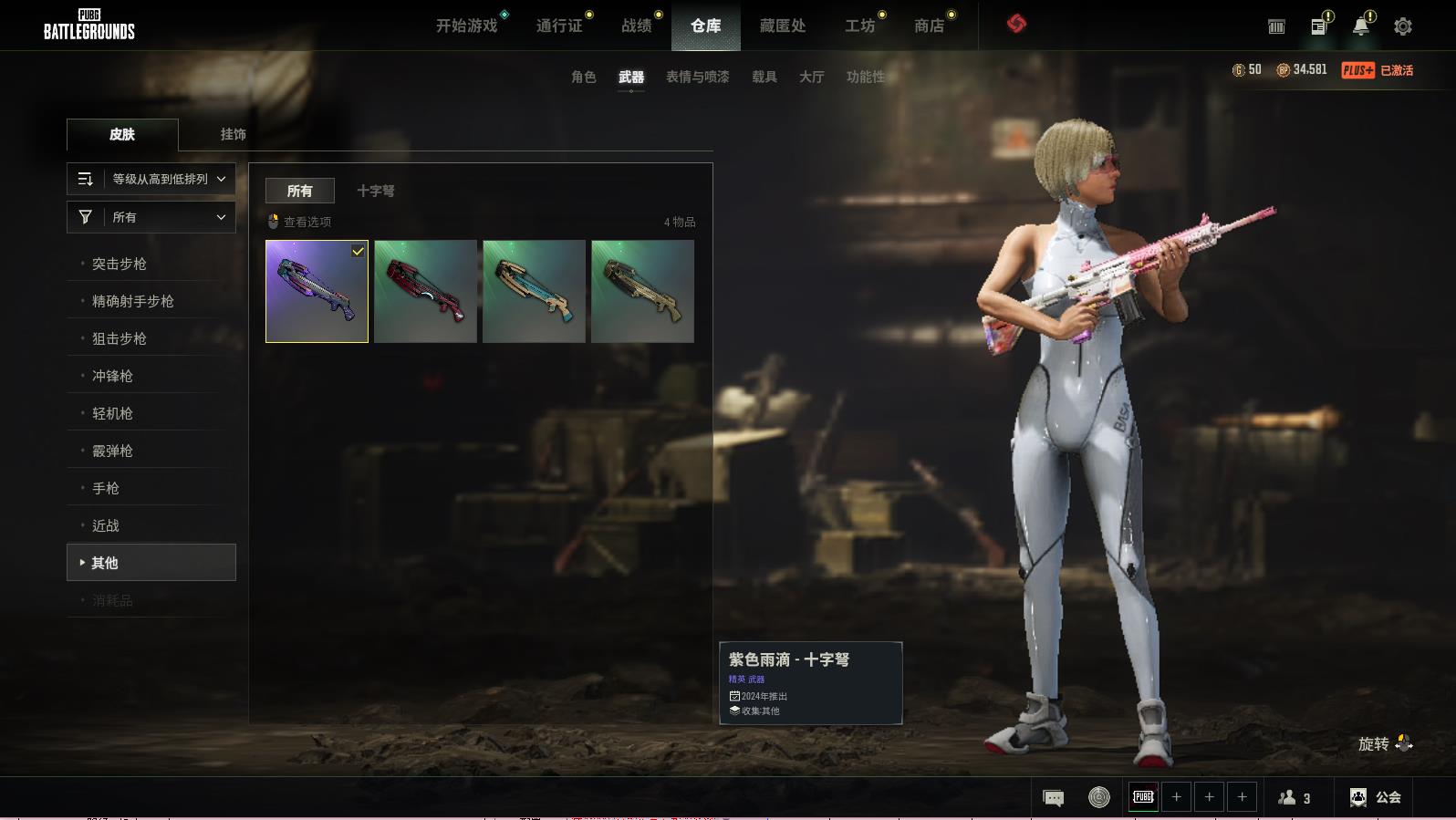This screenshot has height=820, width=1456.
Task: Check the notification bell
Action: (1360, 26)
